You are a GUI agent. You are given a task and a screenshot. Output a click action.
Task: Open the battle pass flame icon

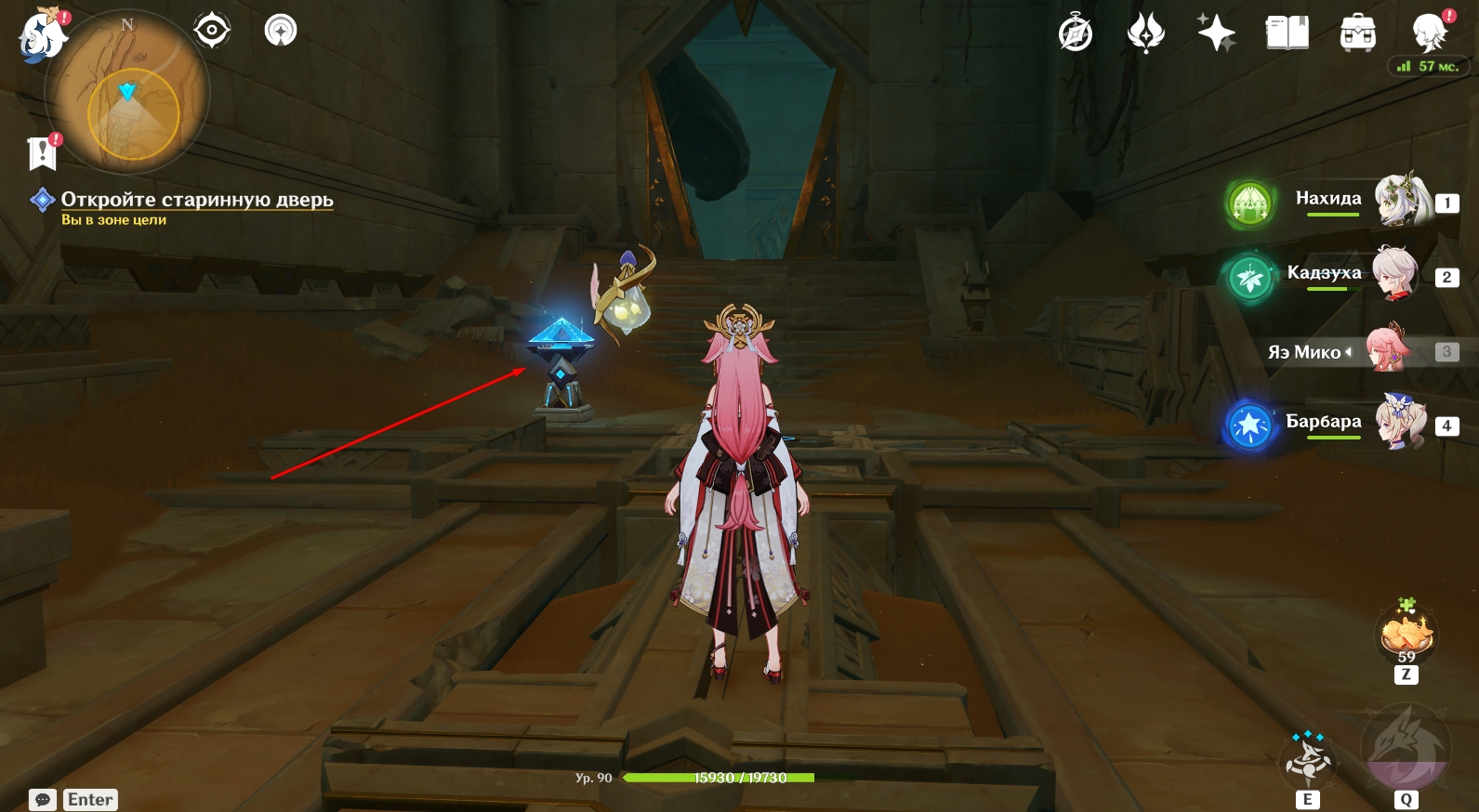point(1145,33)
